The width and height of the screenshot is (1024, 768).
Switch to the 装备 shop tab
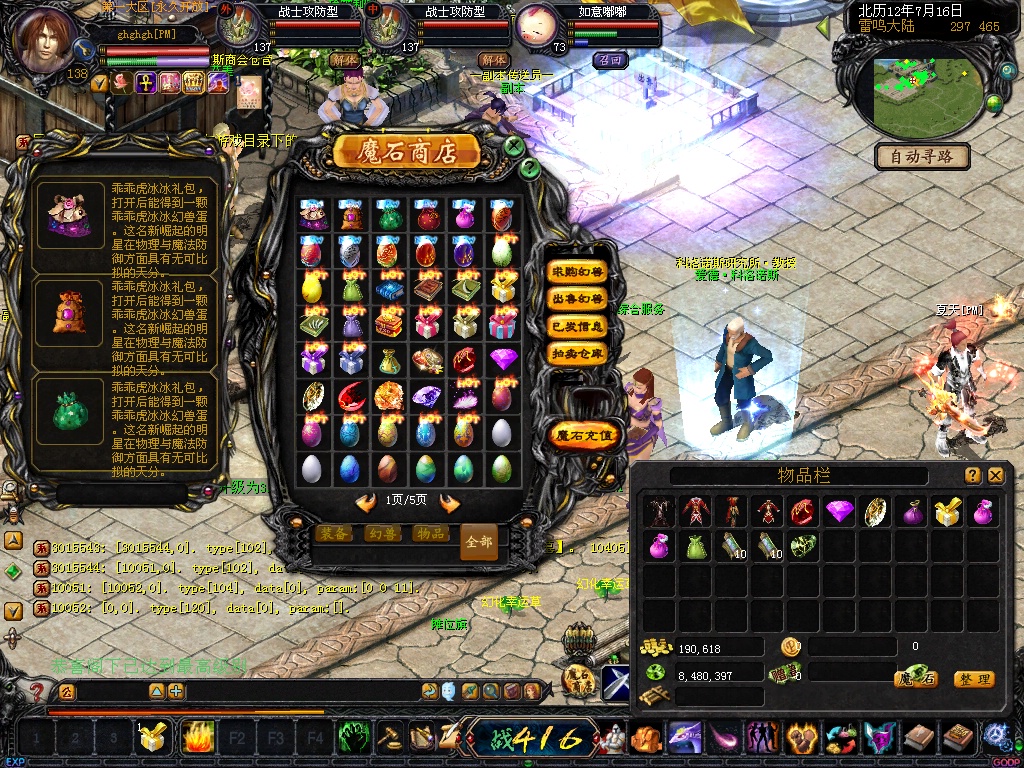click(333, 533)
